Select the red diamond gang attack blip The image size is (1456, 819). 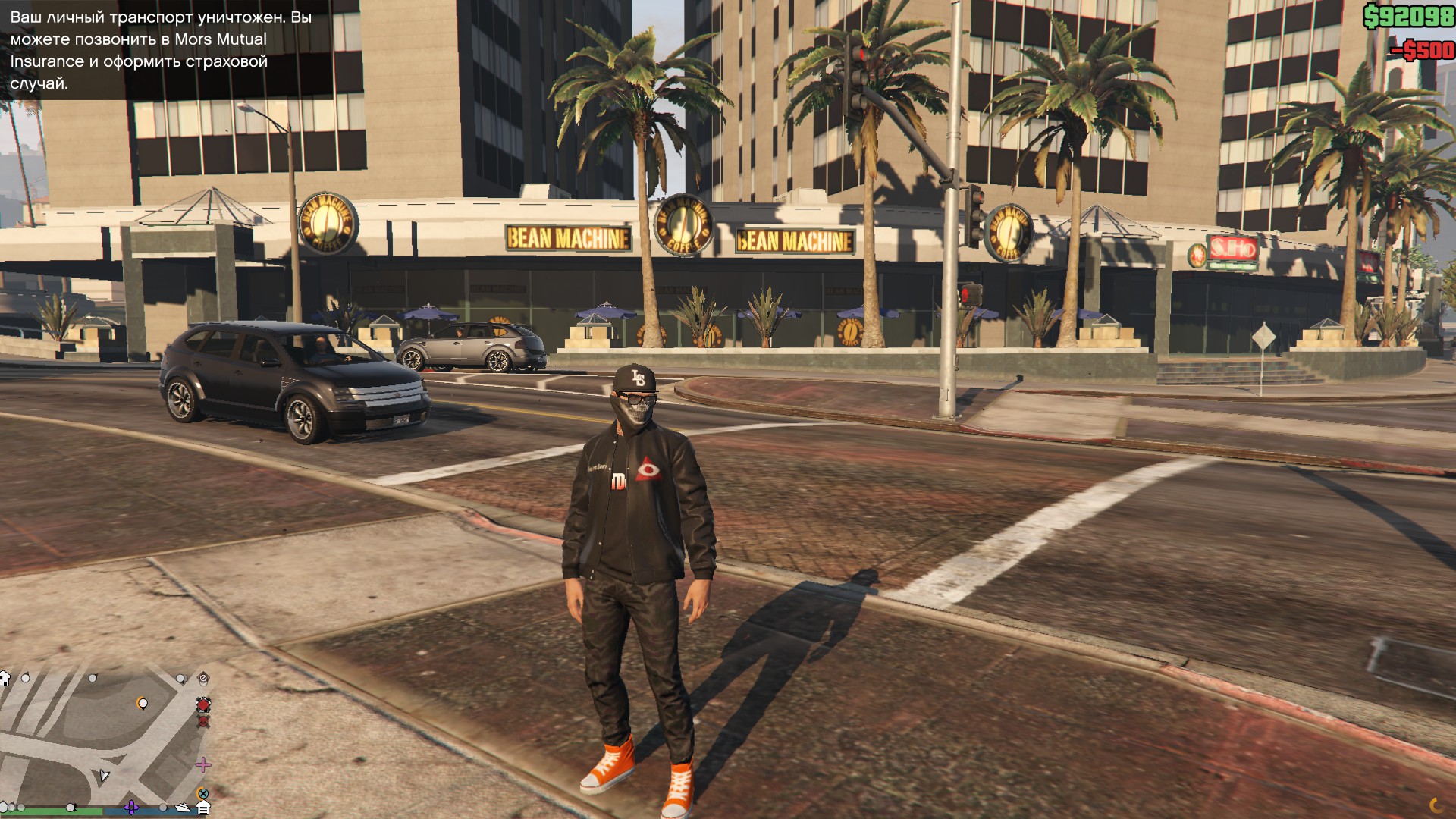(203, 704)
